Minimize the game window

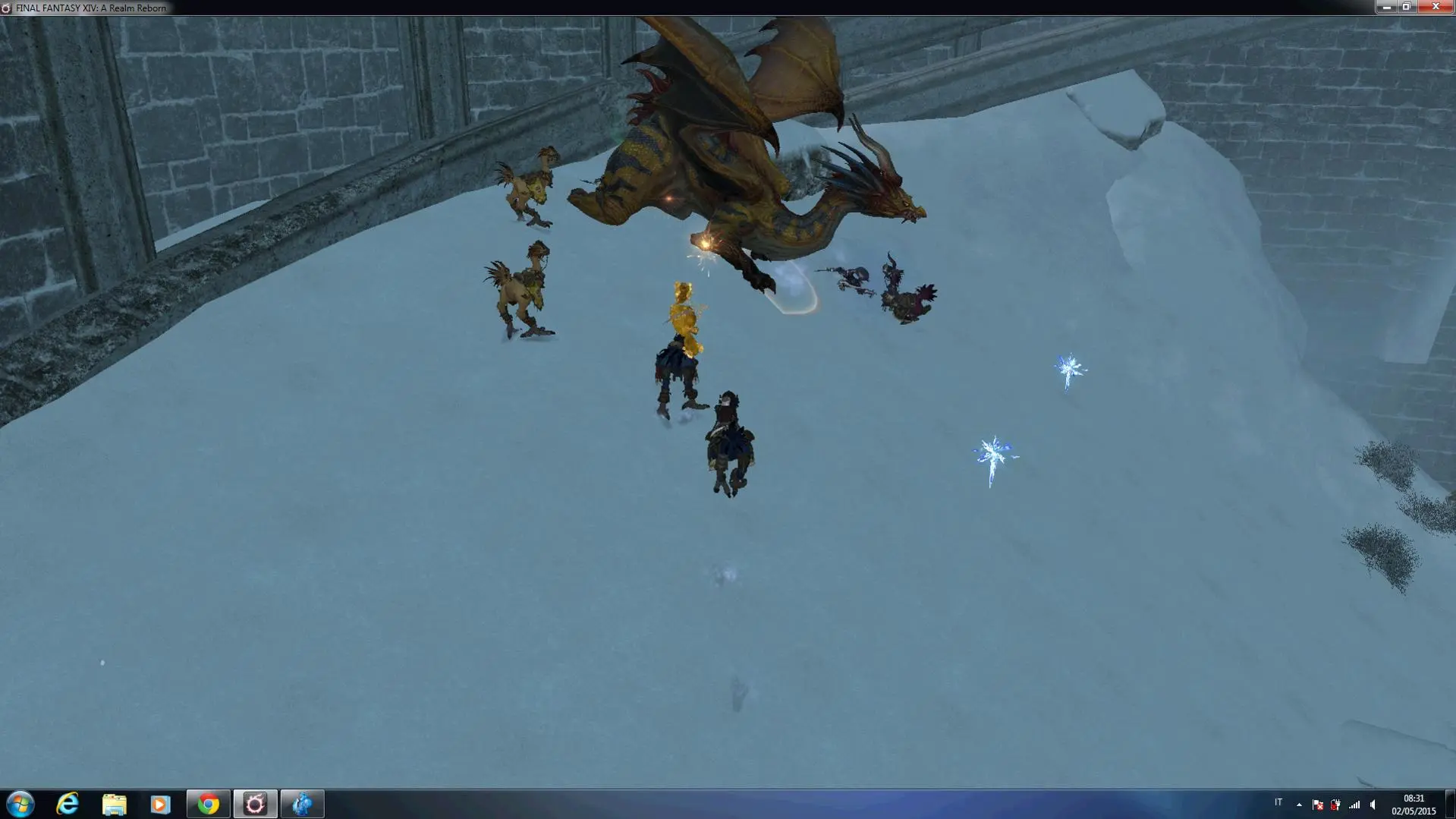click(1386, 7)
